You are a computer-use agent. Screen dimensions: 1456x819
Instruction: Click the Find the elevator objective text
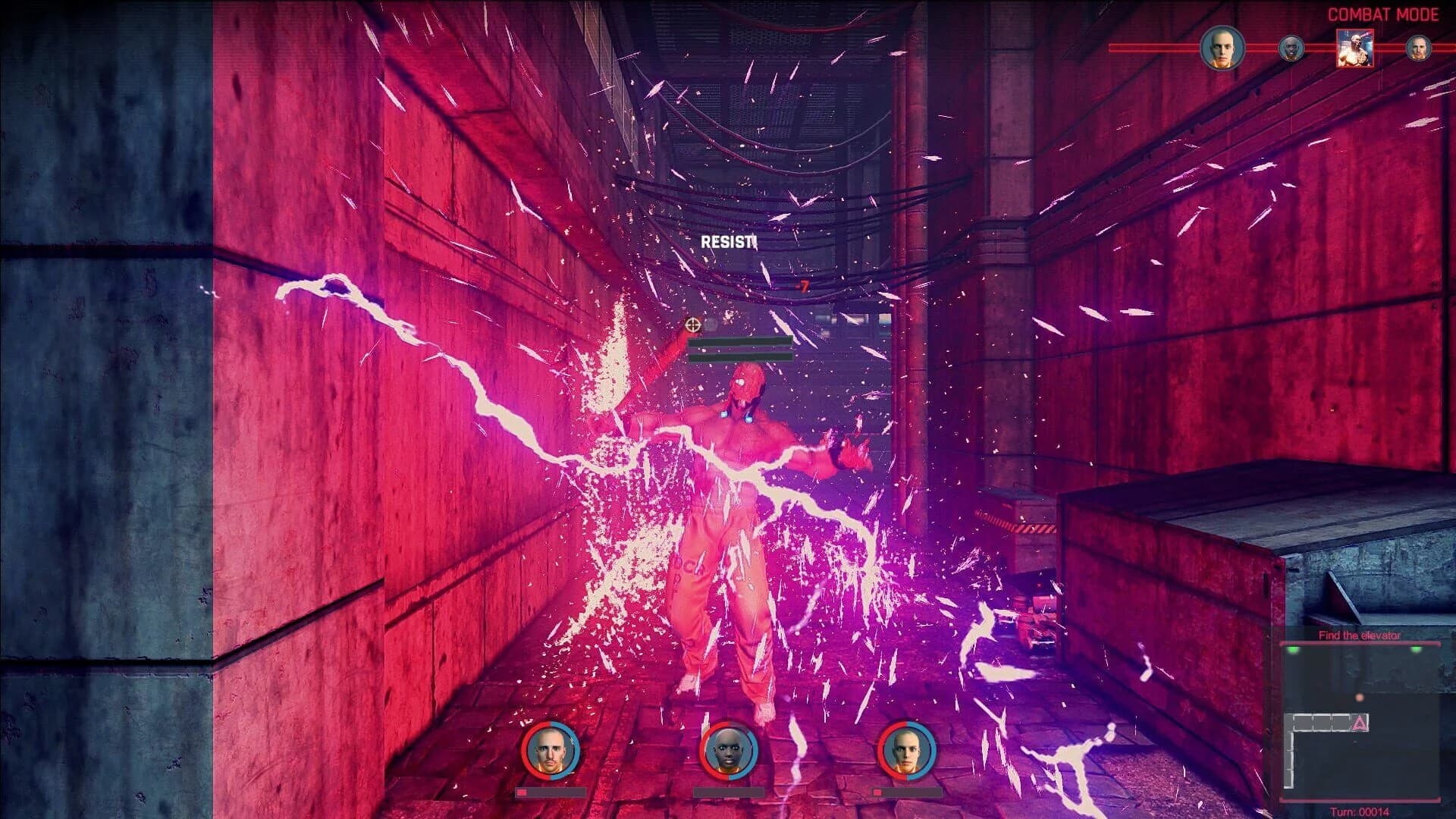point(1360,635)
